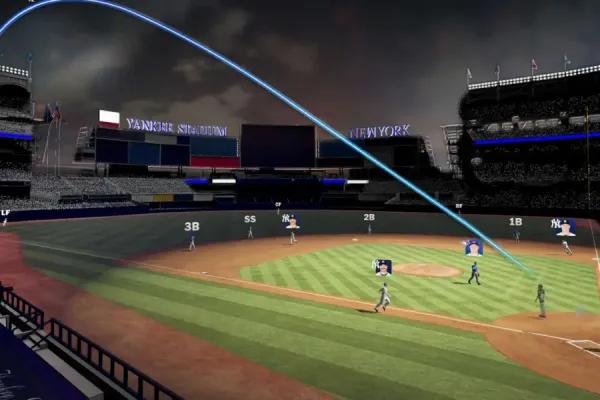Open the player portrait card beside the pitcher's mound
This screenshot has height=400, width=600.
click(383, 267)
